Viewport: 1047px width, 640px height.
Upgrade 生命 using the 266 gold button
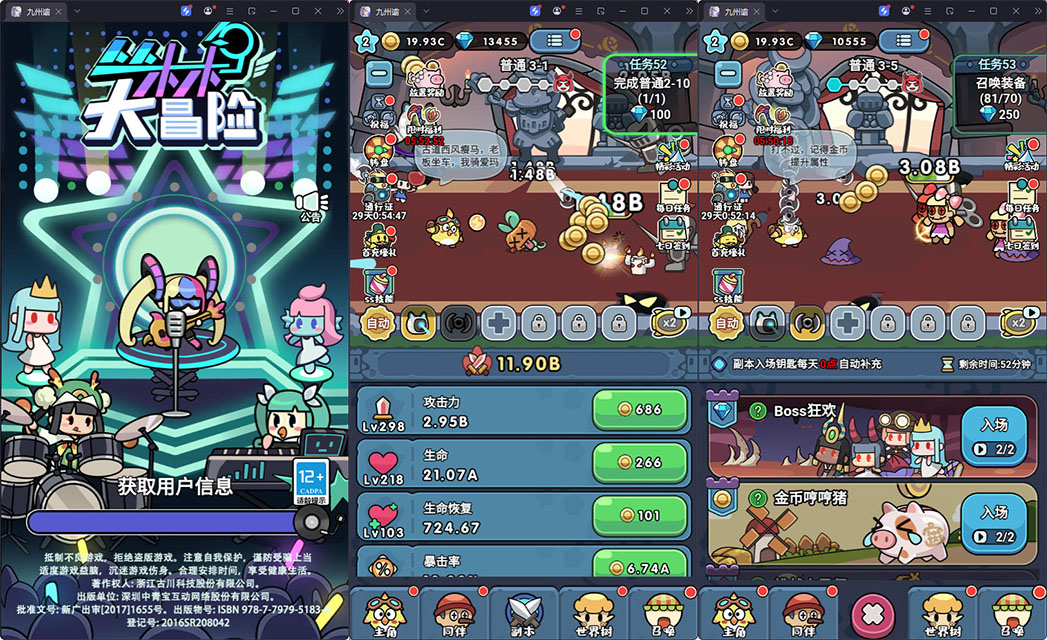[x=640, y=462]
